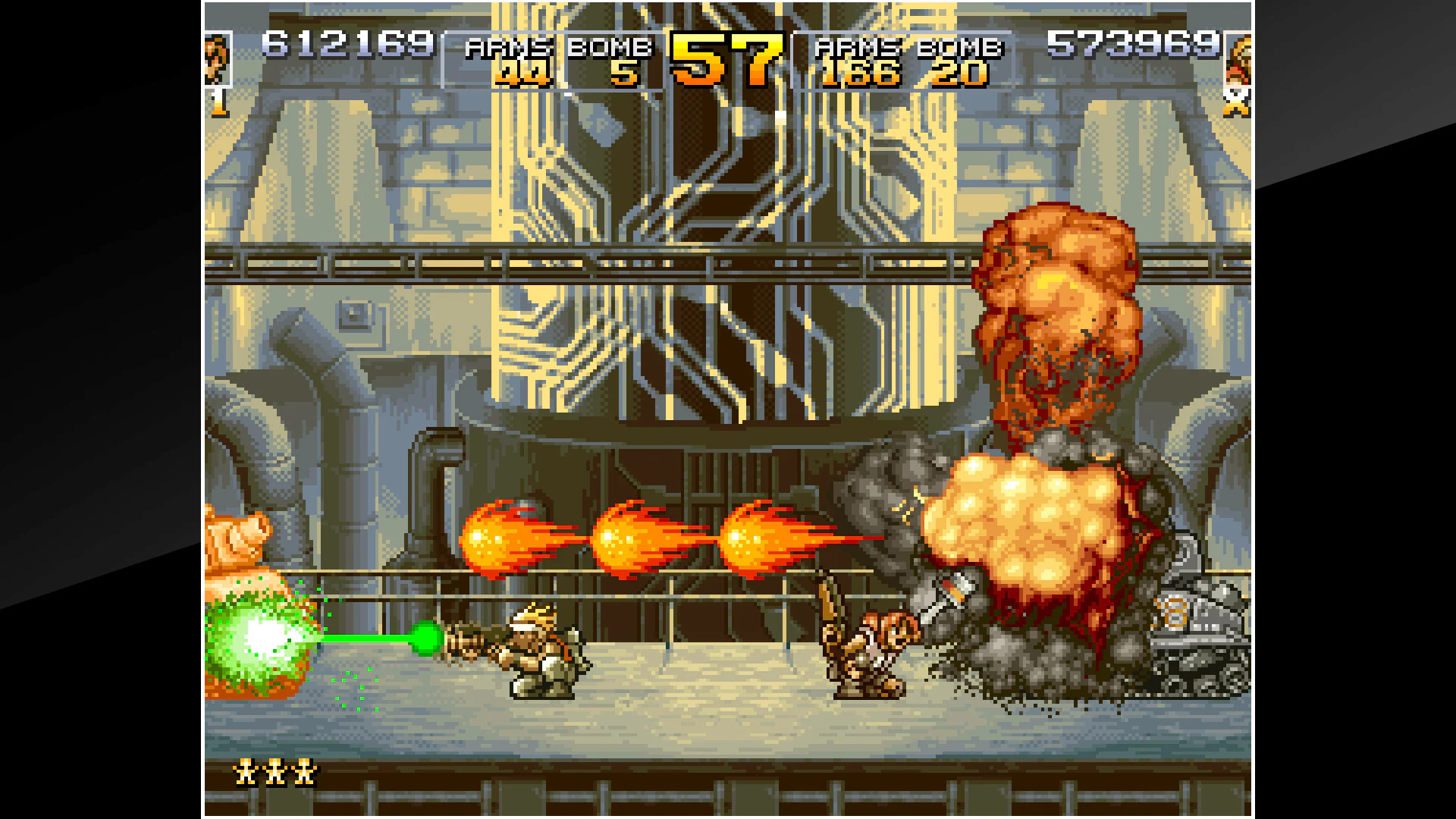Click Player 1's character portrait icon
The height and width of the screenshot is (819, 1456).
click(218, 57)
